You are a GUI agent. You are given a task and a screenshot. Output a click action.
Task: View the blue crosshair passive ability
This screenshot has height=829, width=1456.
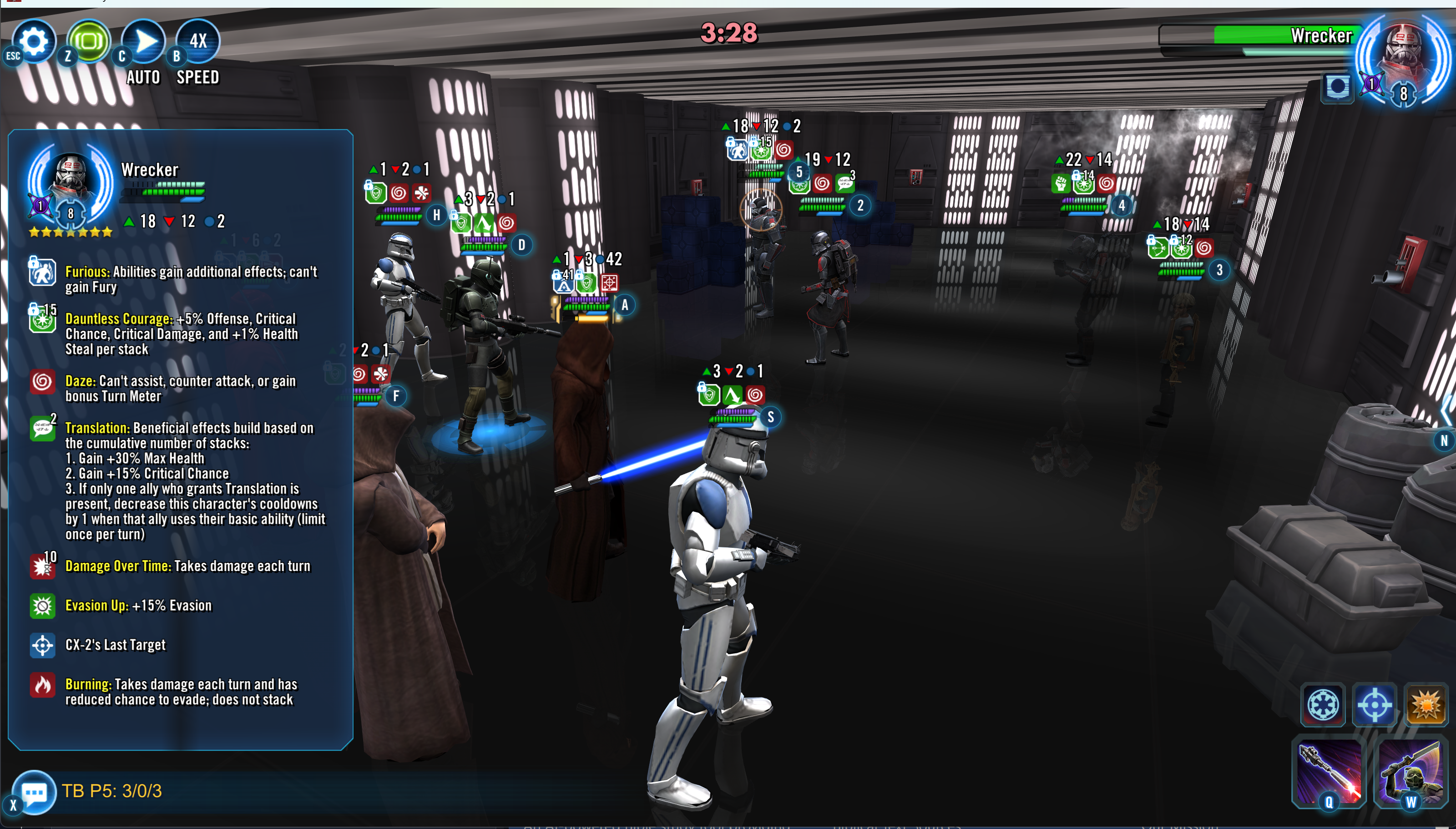[x=1374, y=705]
